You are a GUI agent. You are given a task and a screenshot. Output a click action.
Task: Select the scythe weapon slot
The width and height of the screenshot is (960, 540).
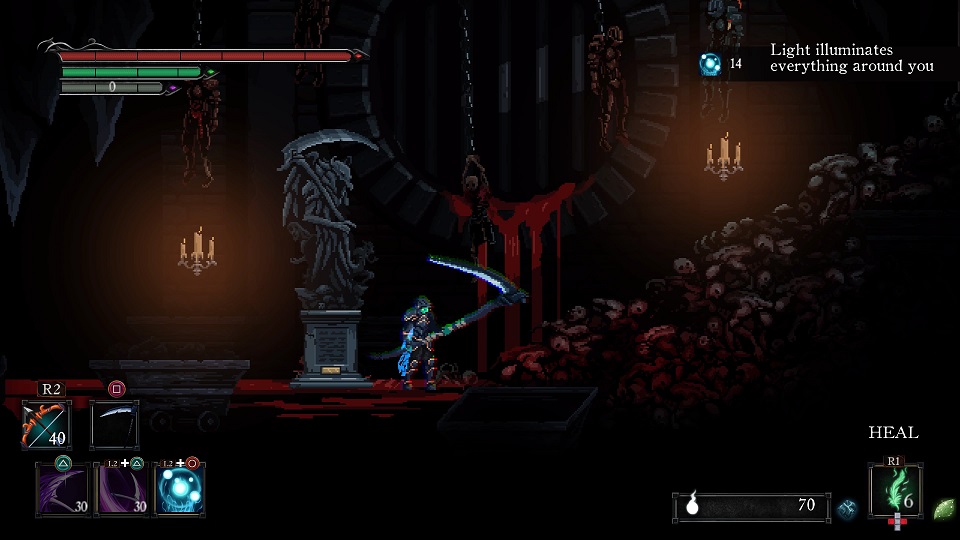click(114, 424)
